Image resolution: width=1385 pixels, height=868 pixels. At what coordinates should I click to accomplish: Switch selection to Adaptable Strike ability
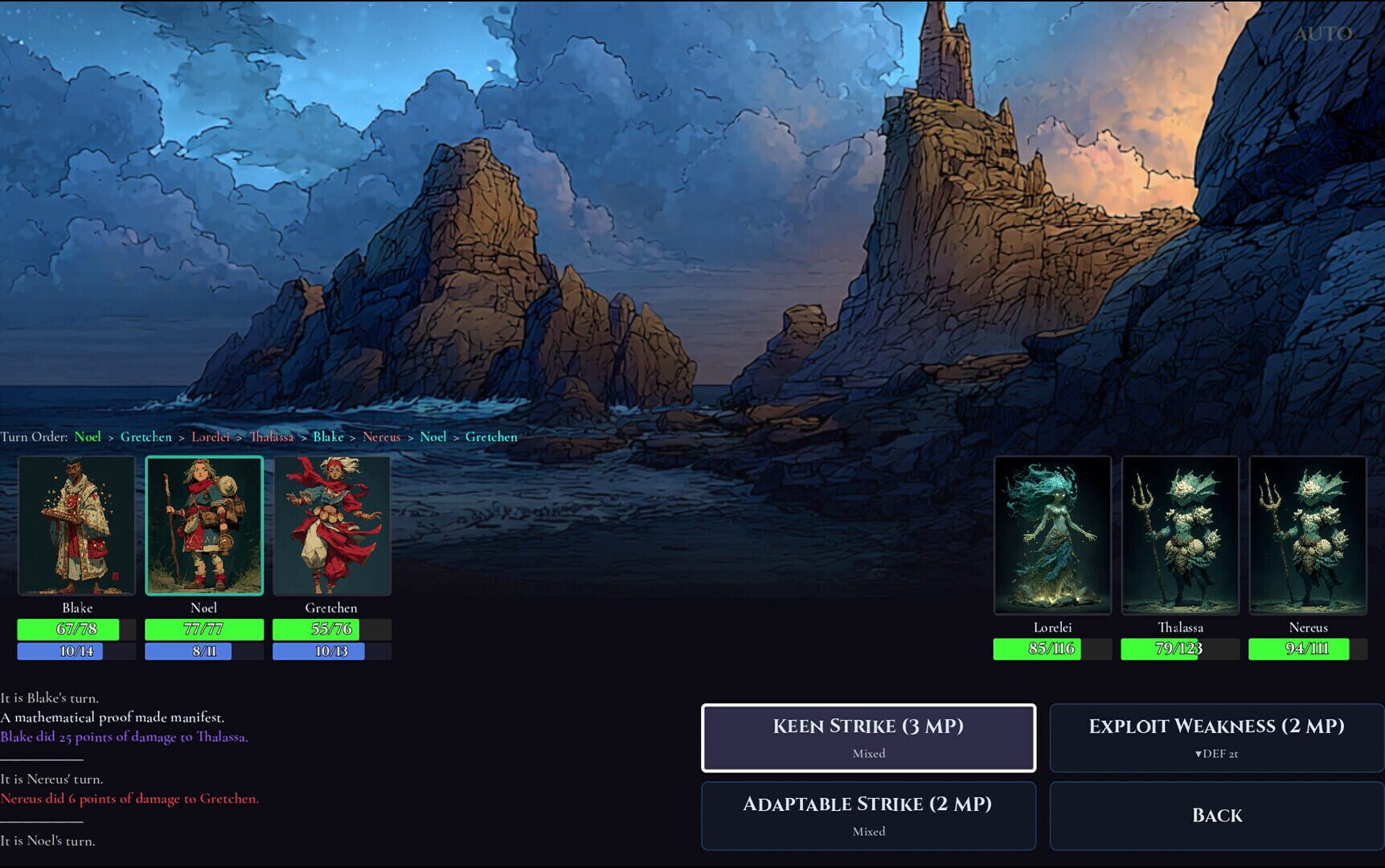point(868,815)
